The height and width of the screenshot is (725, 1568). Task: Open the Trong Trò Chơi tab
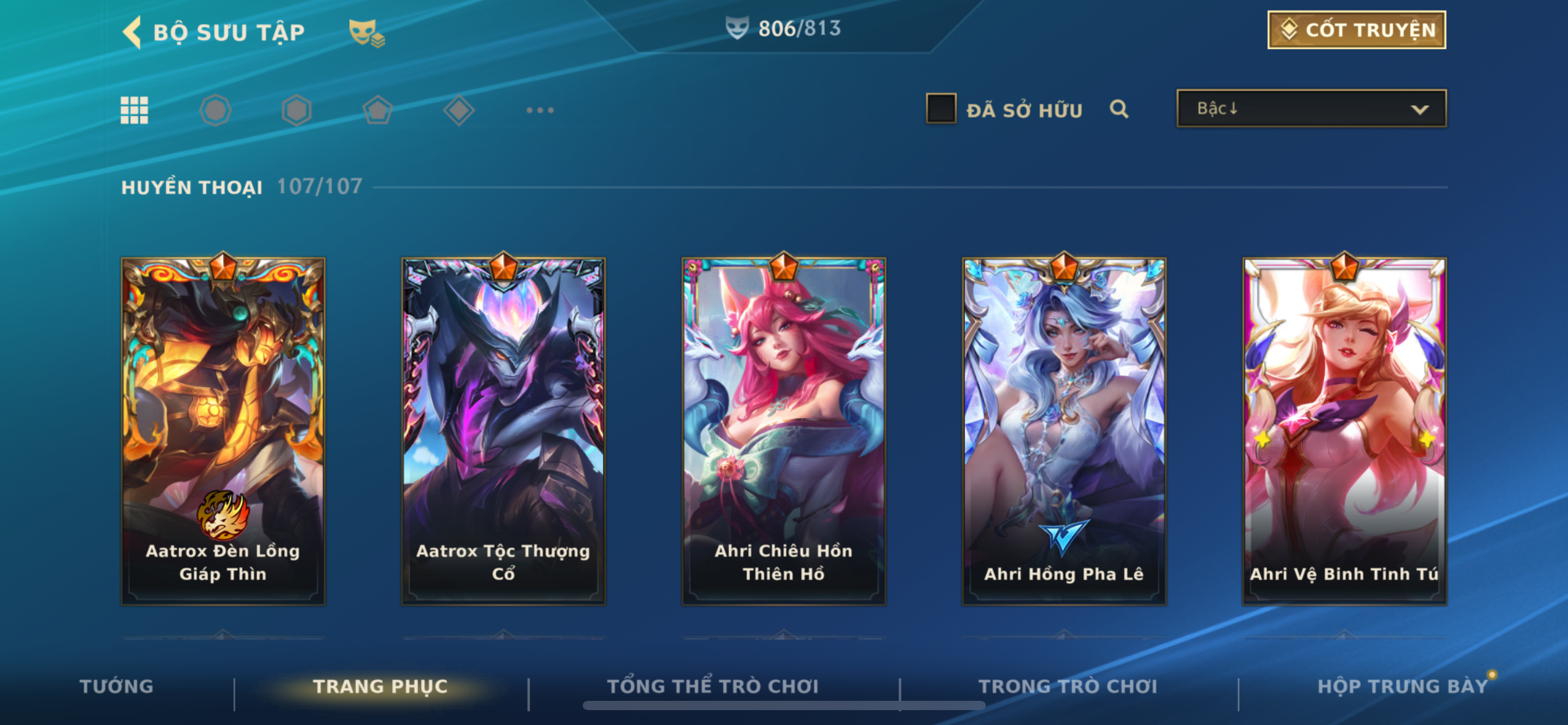[1068, 686]
